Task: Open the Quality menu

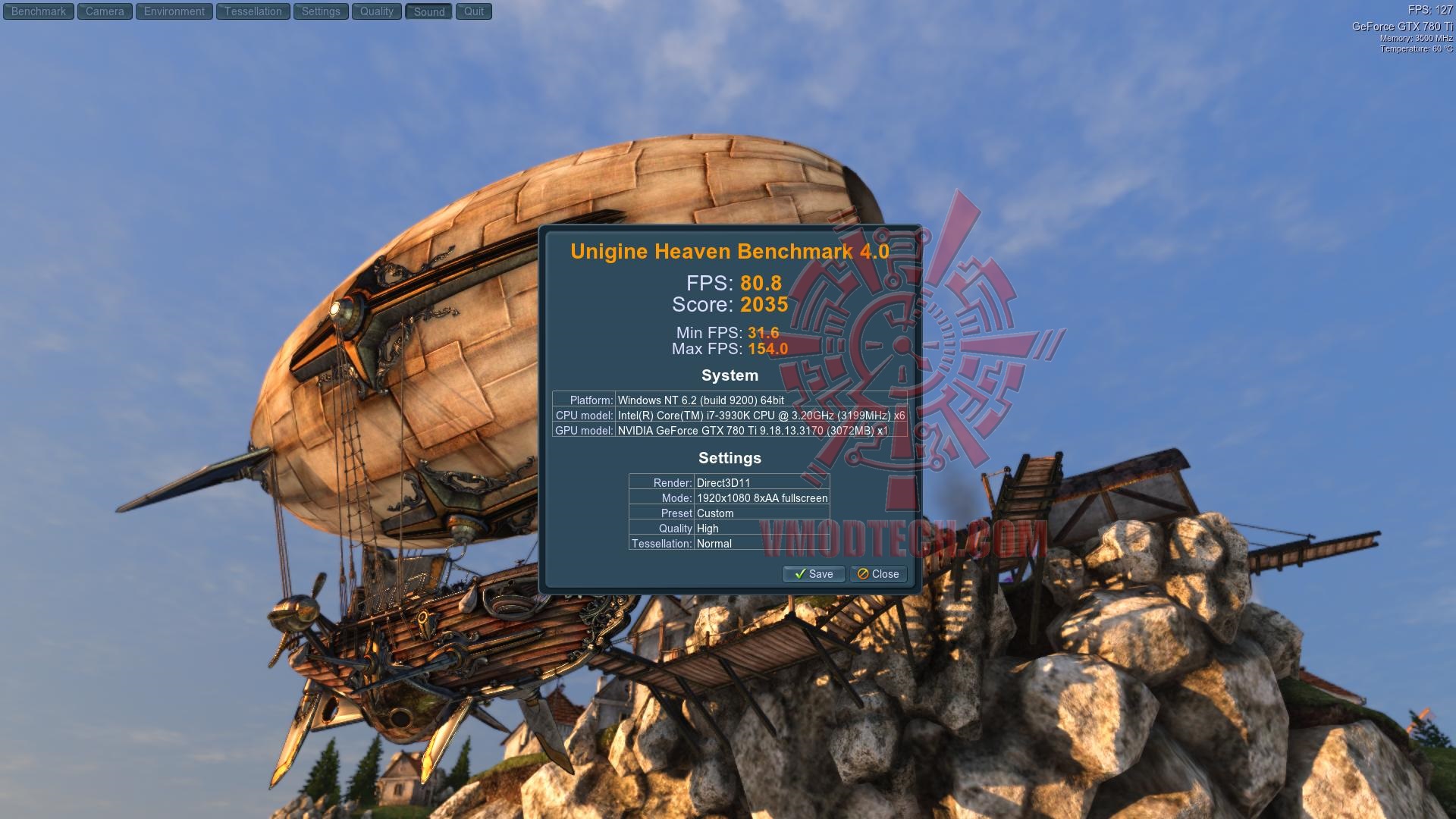Action: tap(377, 11)
